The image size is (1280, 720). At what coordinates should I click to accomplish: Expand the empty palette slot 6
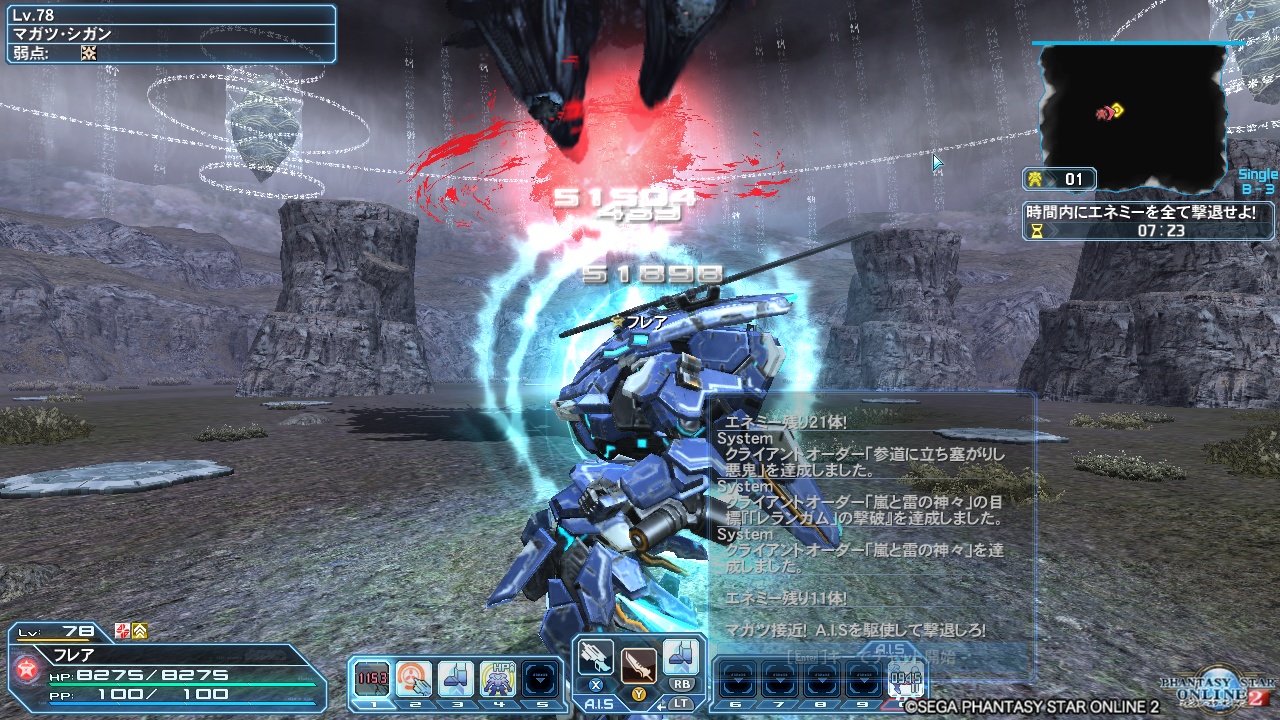coord(737,678)
